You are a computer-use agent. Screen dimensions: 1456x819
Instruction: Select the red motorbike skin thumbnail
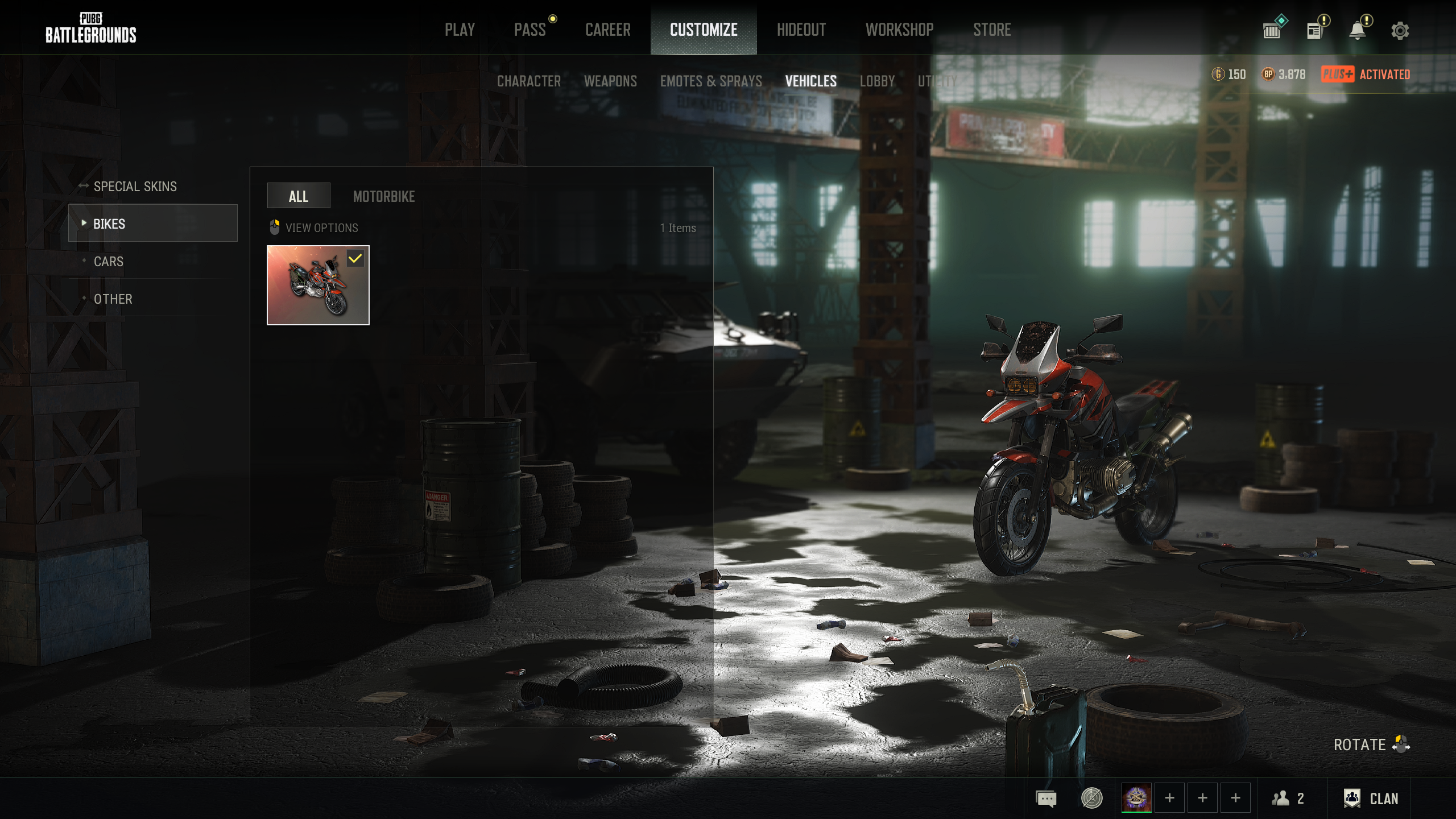318,285
